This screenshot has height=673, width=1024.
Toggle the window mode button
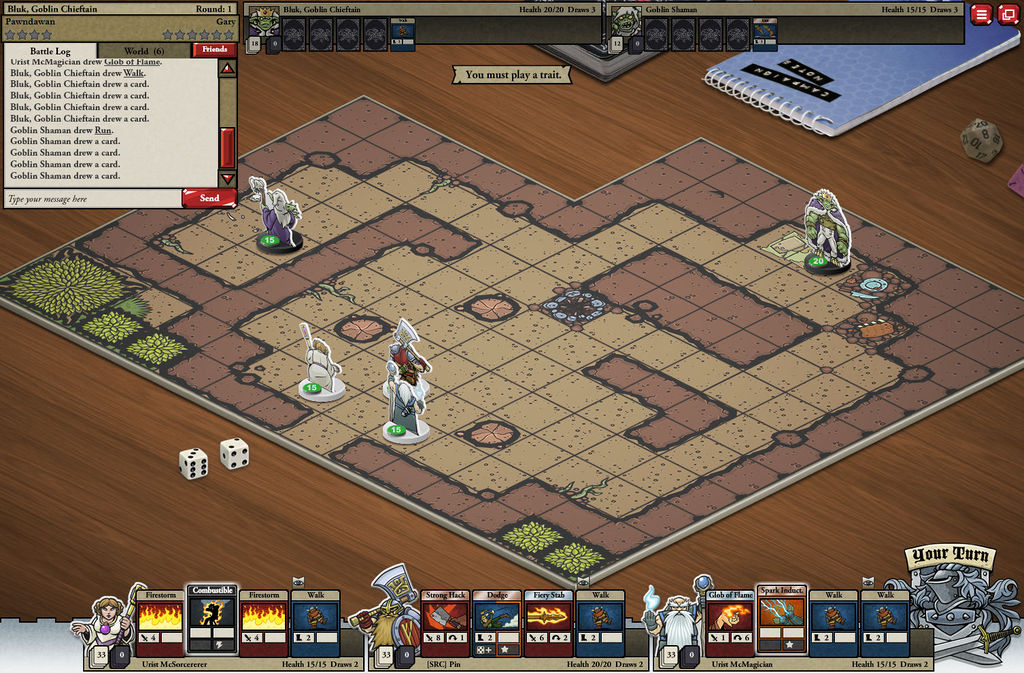pos(1007,14)
